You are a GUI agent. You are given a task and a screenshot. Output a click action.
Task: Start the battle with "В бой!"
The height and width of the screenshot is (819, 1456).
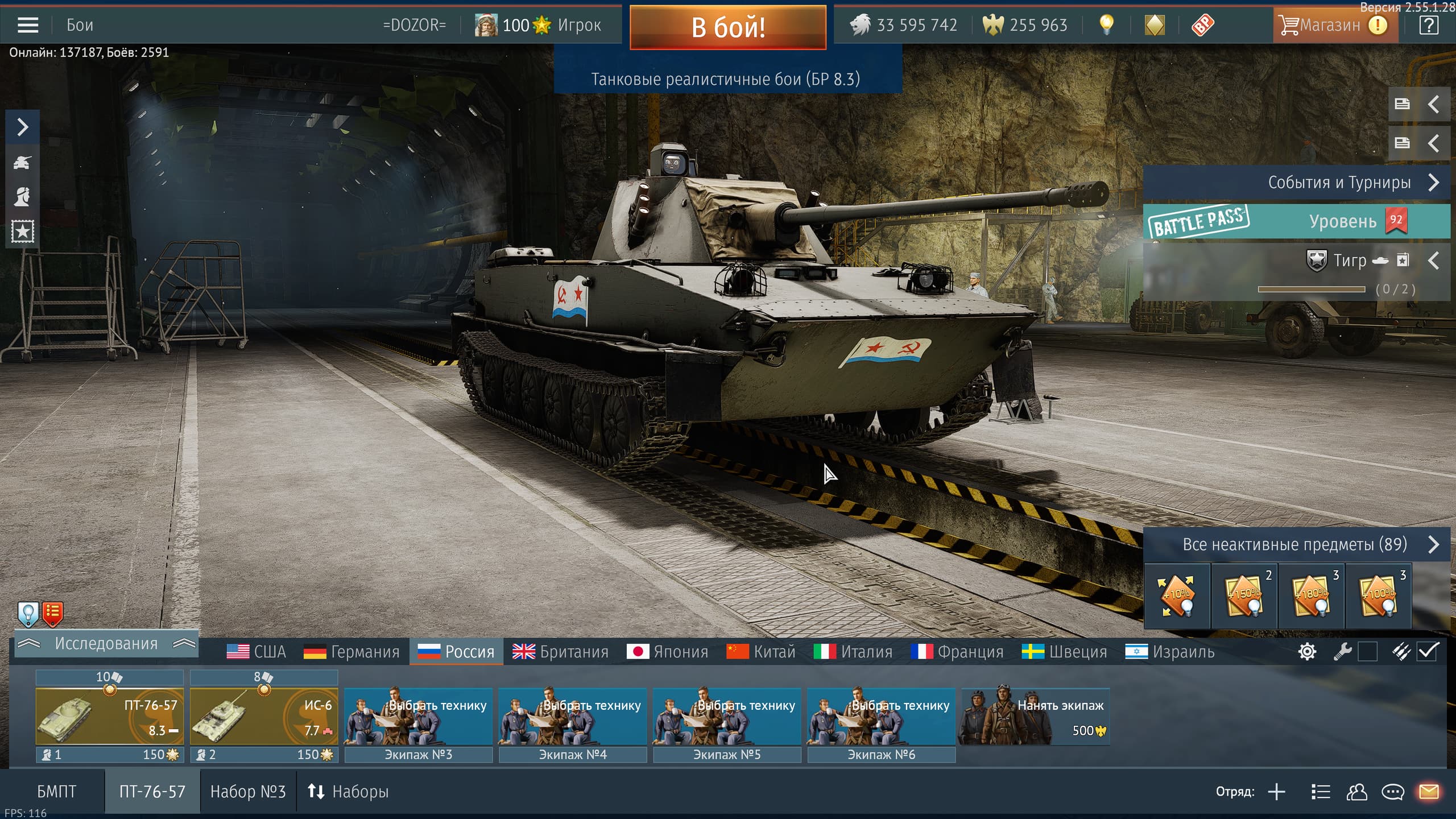pyautogui.click(x=727, y=27)
